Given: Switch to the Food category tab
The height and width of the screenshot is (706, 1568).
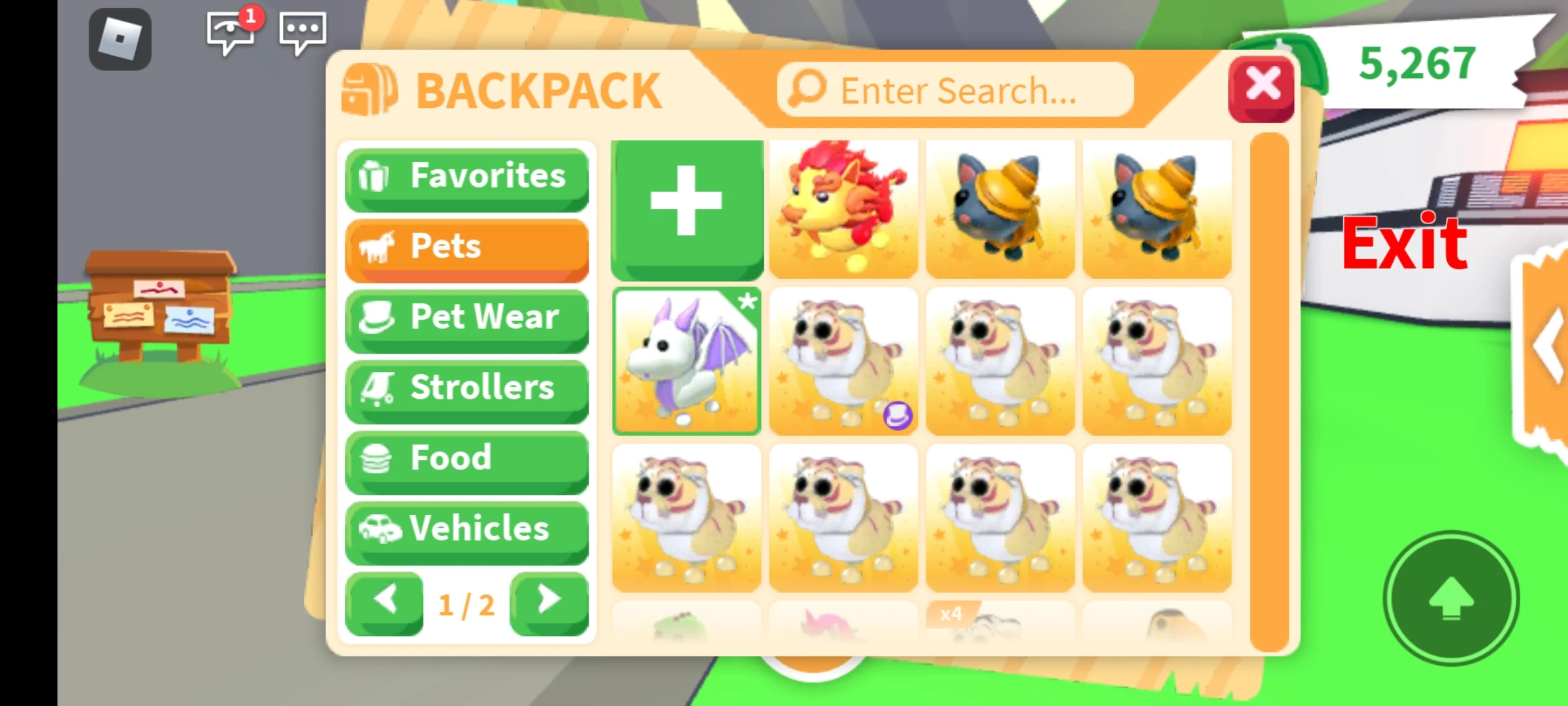Looking at the screenshot, I should coord(466,458).
